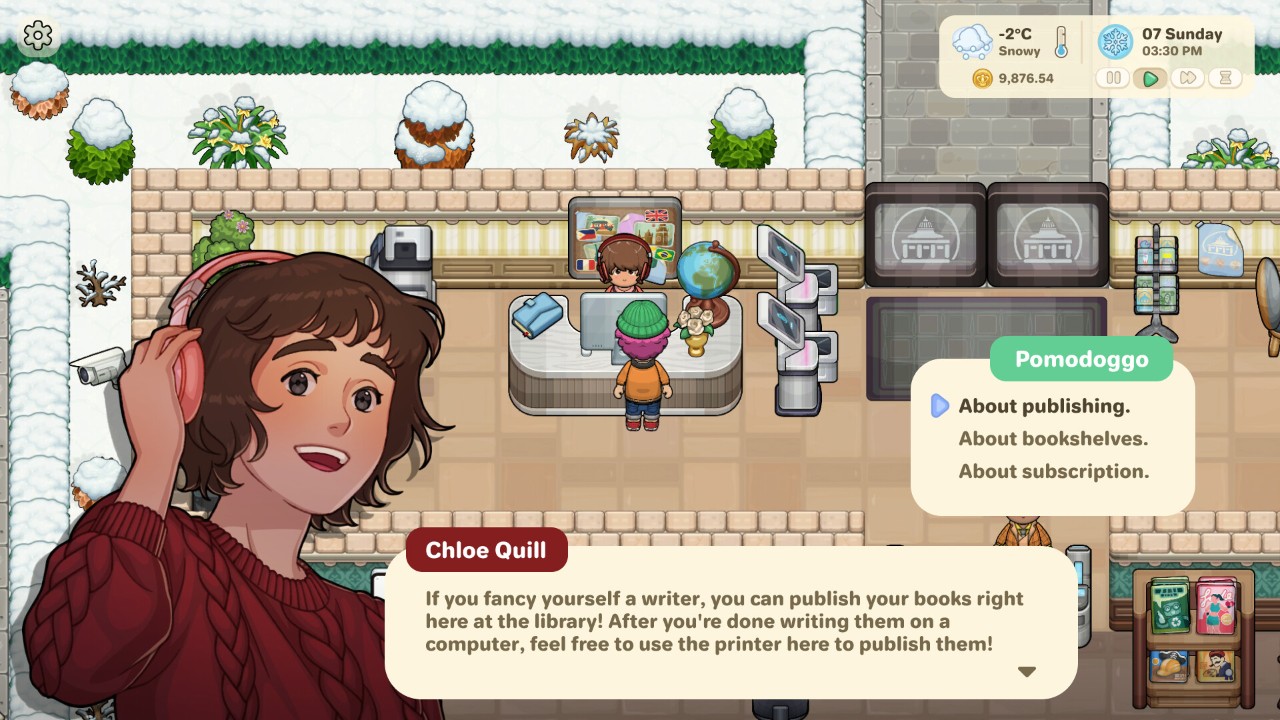Pause the game time
The height and width of the screenshot is (720, 1280).
click(x=1113, y=78)
